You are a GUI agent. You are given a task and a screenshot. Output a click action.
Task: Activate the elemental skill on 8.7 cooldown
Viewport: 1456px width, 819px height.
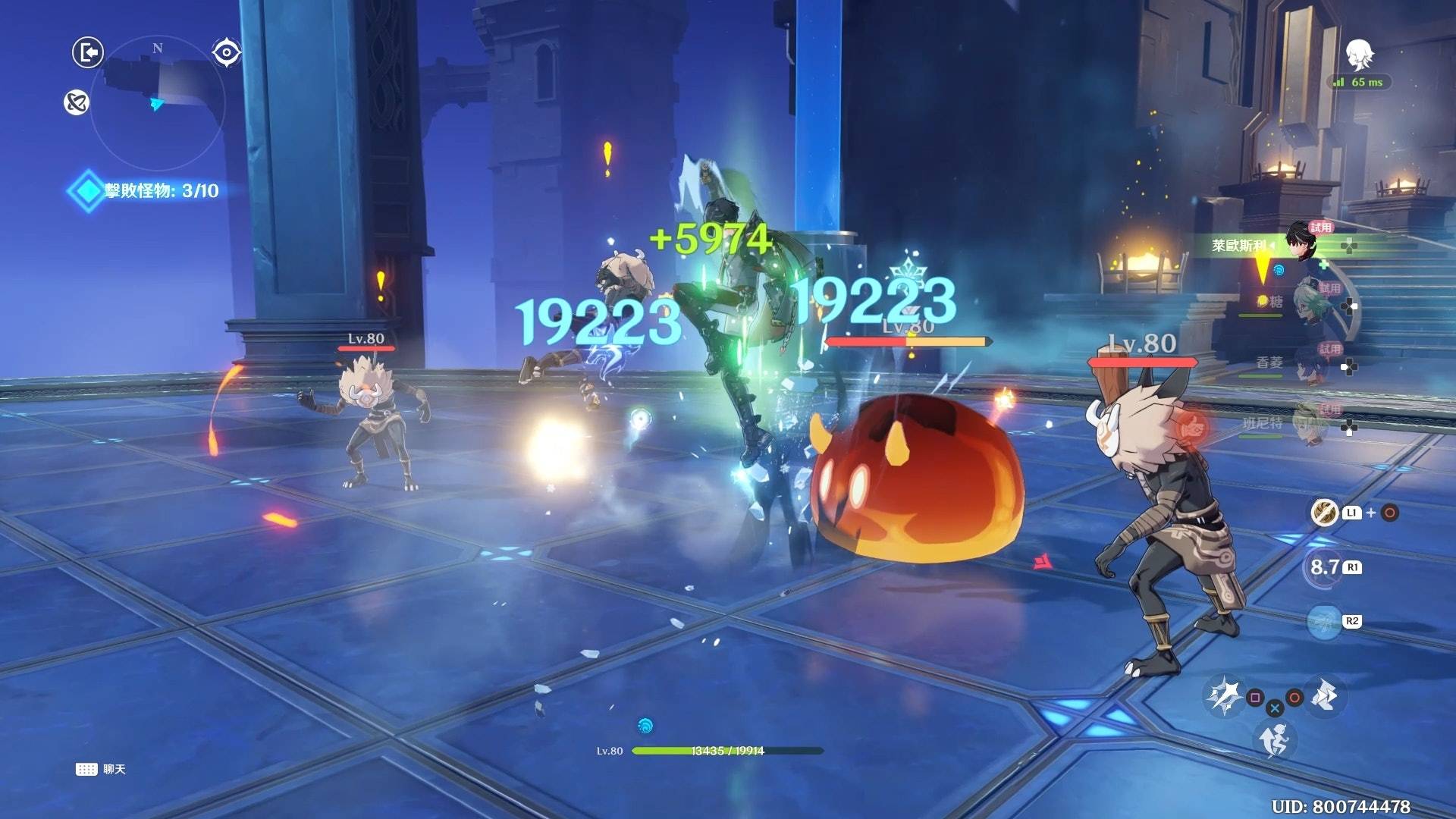[1323, 567]
